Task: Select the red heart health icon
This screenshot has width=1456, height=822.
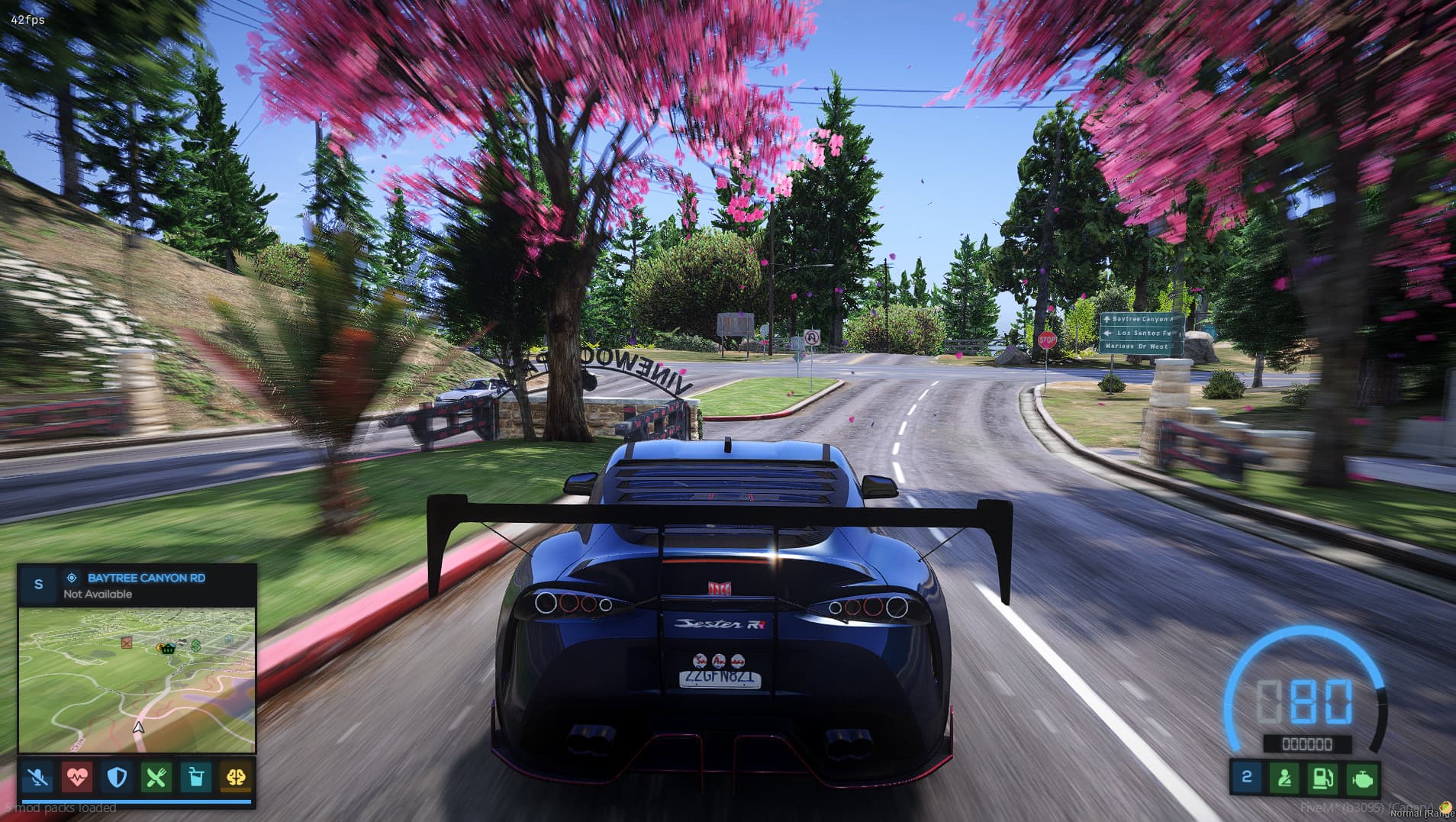Action: tap(78, 778)
